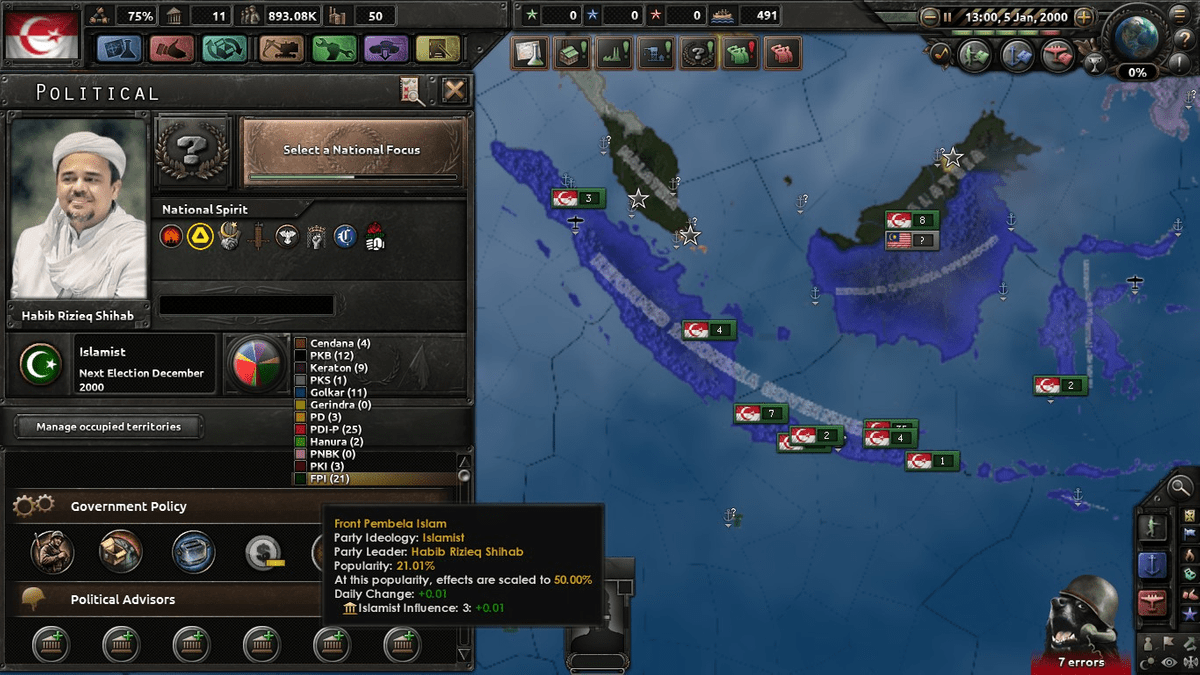
Task: Open the green wrench production tab
Action: [334, 48]
